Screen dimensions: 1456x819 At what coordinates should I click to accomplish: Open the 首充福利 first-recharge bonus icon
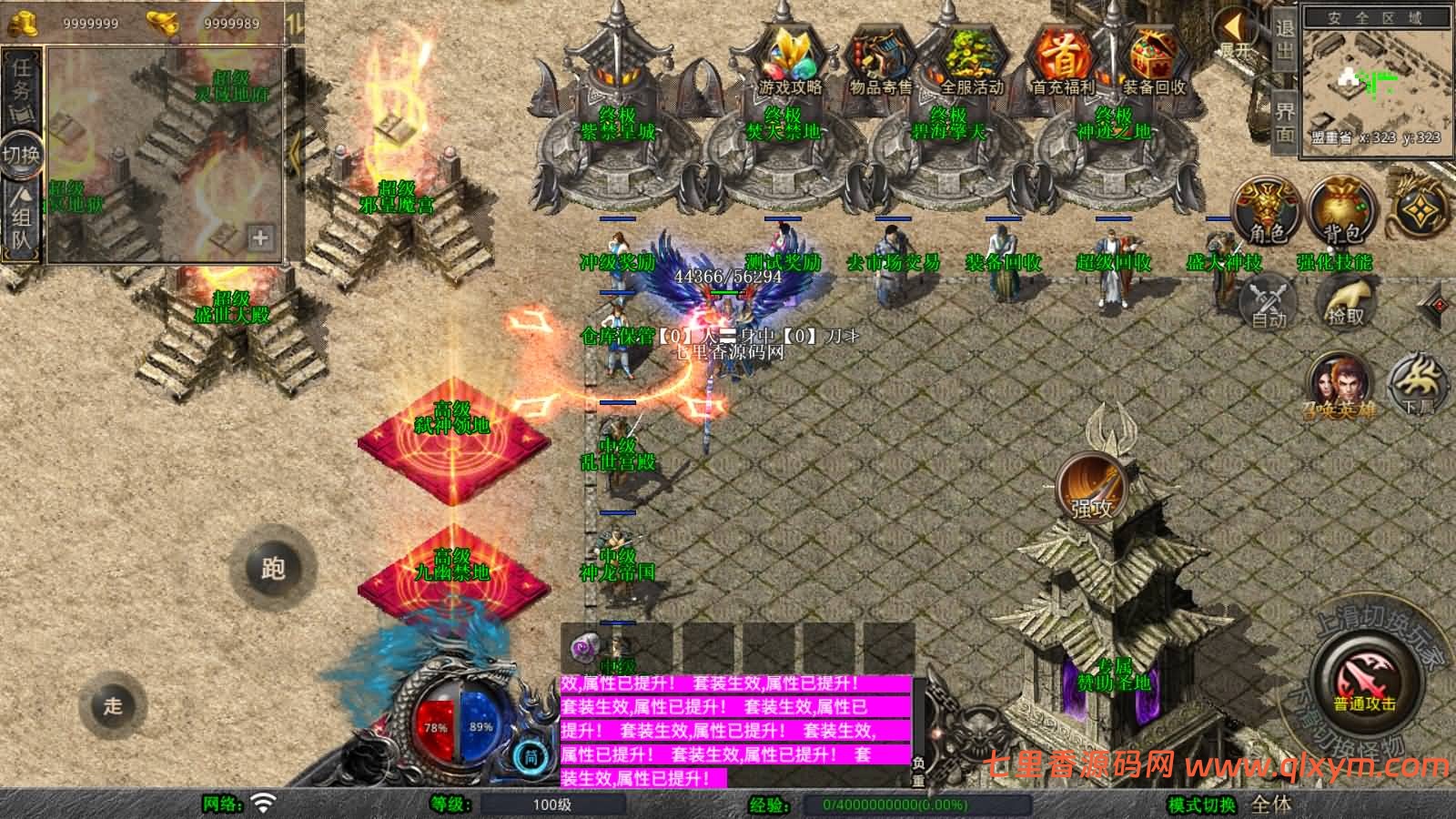click(x=1063, y=57)
